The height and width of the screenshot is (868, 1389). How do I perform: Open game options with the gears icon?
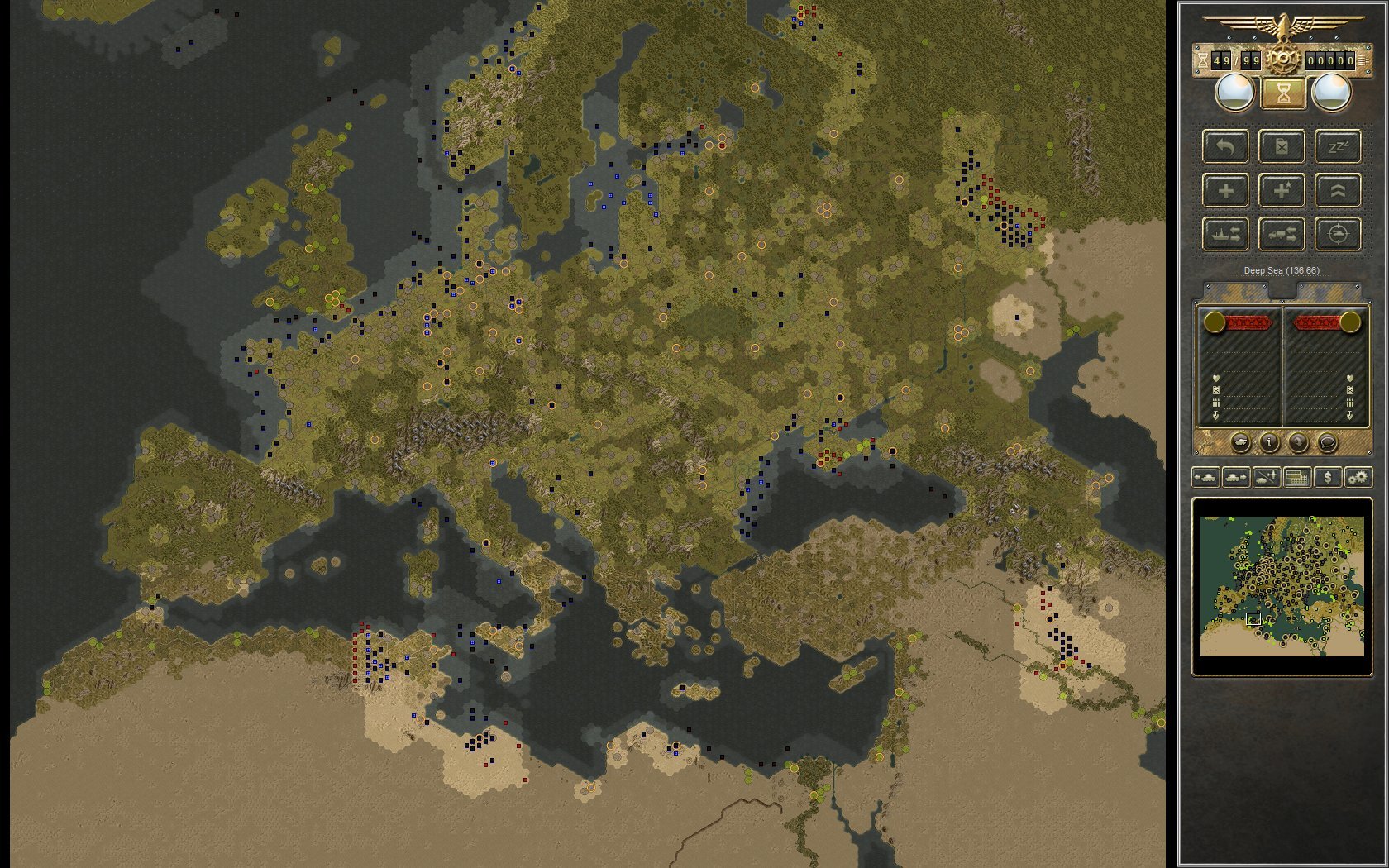[x=1358, y=478]
